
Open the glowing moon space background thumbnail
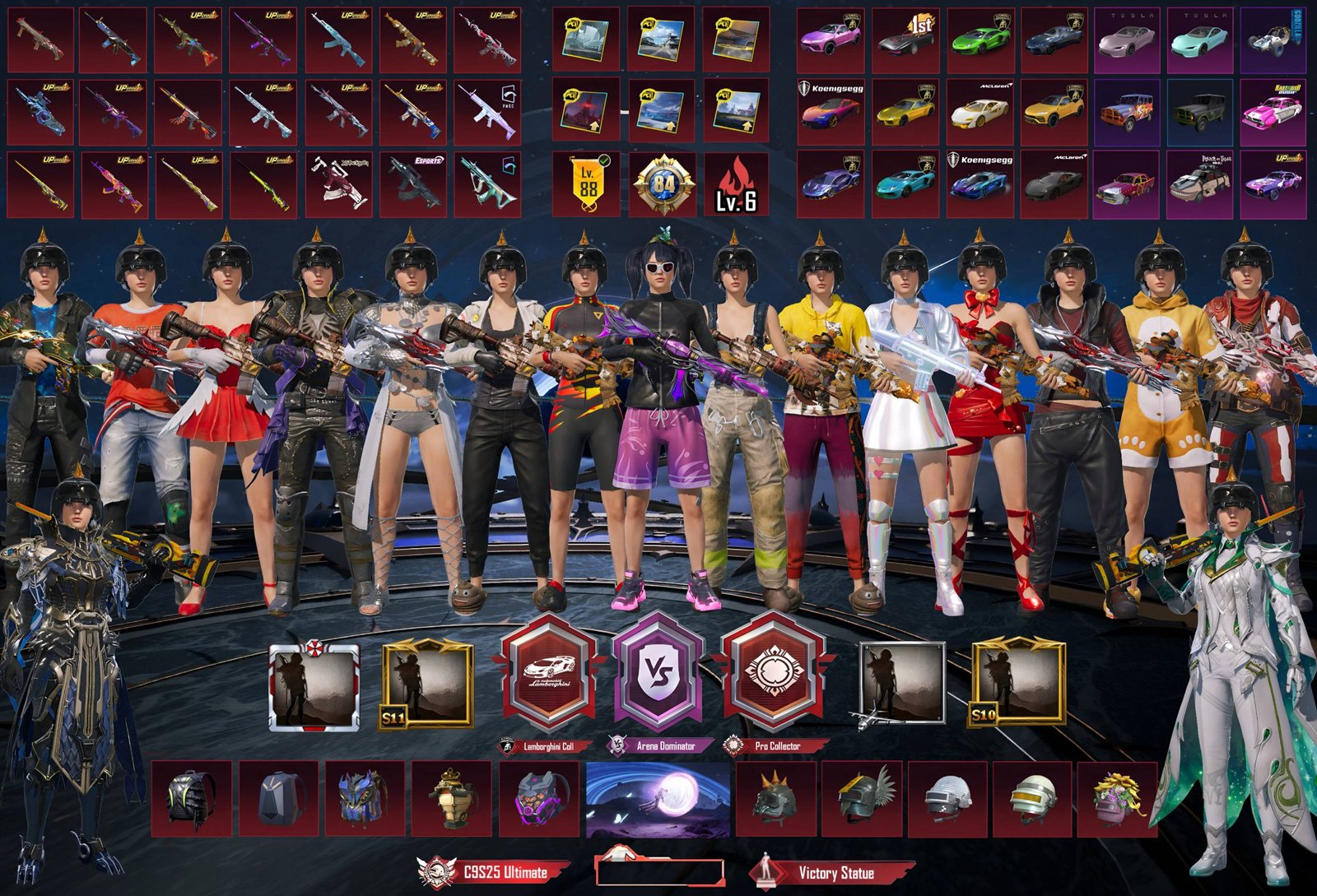point(658,799)
